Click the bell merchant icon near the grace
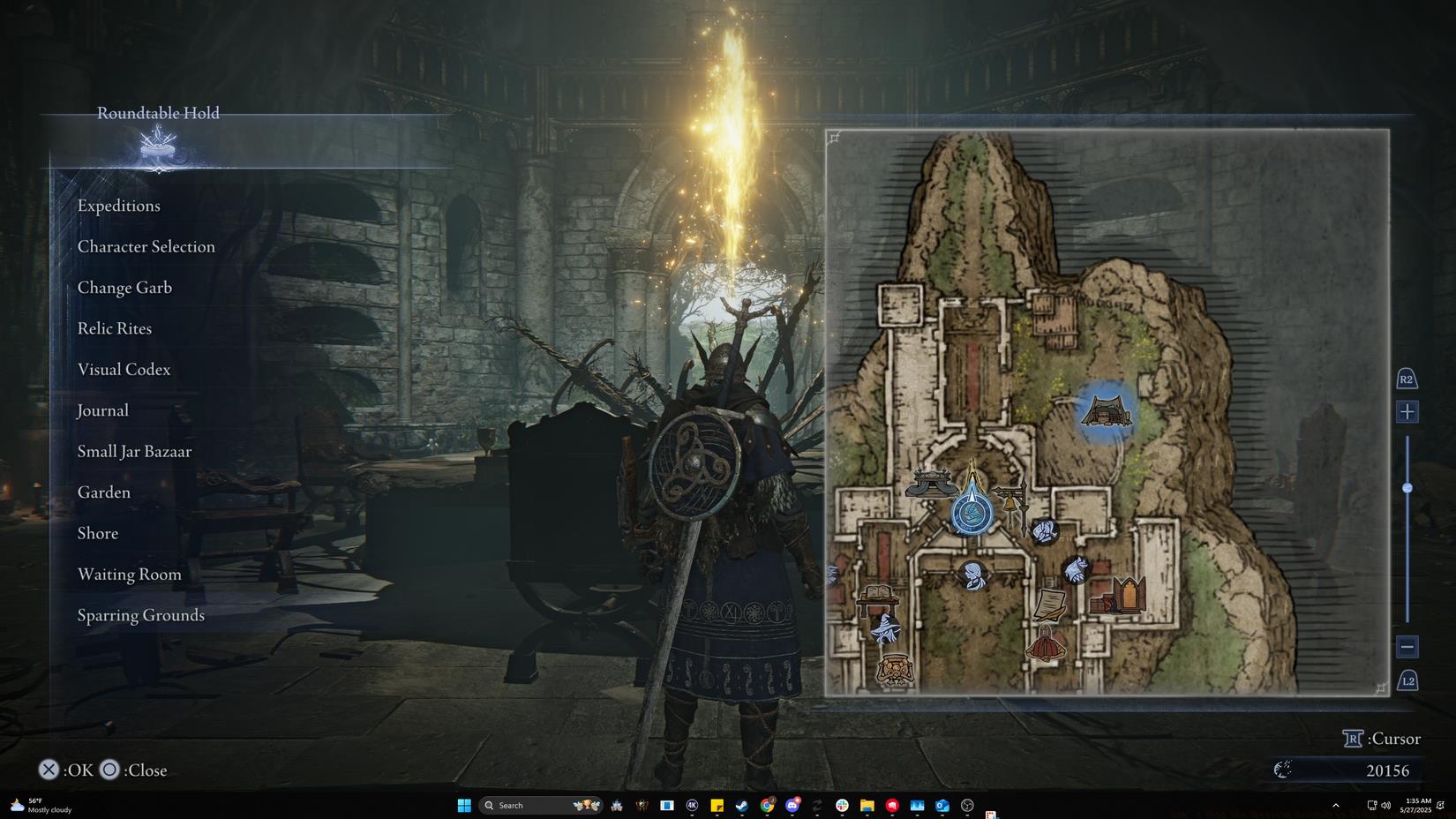Viewport: 1456px width, 819px height. pos(1009,502)
